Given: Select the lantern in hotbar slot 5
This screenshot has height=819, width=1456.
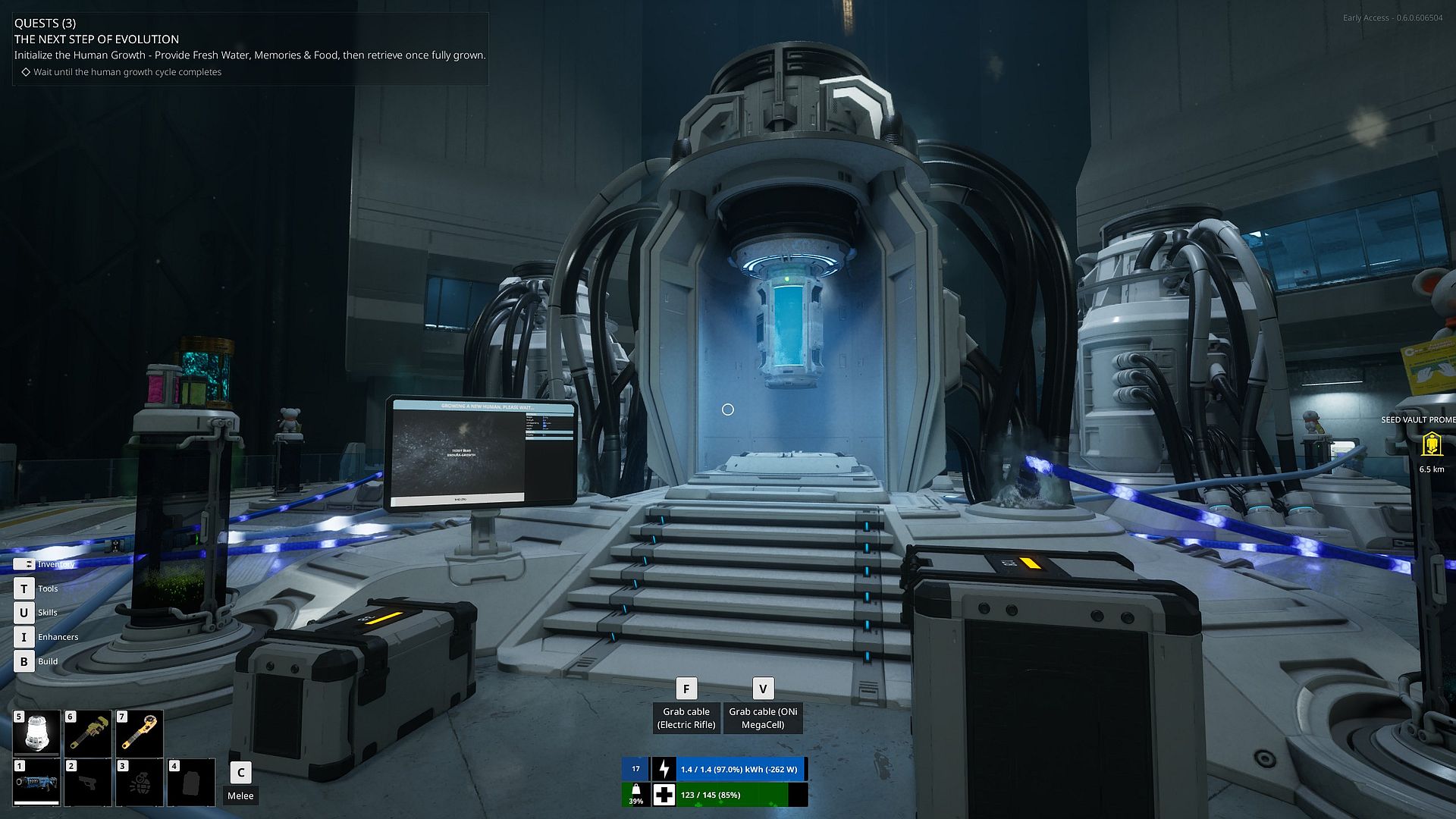Looking at the screenshot, I should (37, 733).
